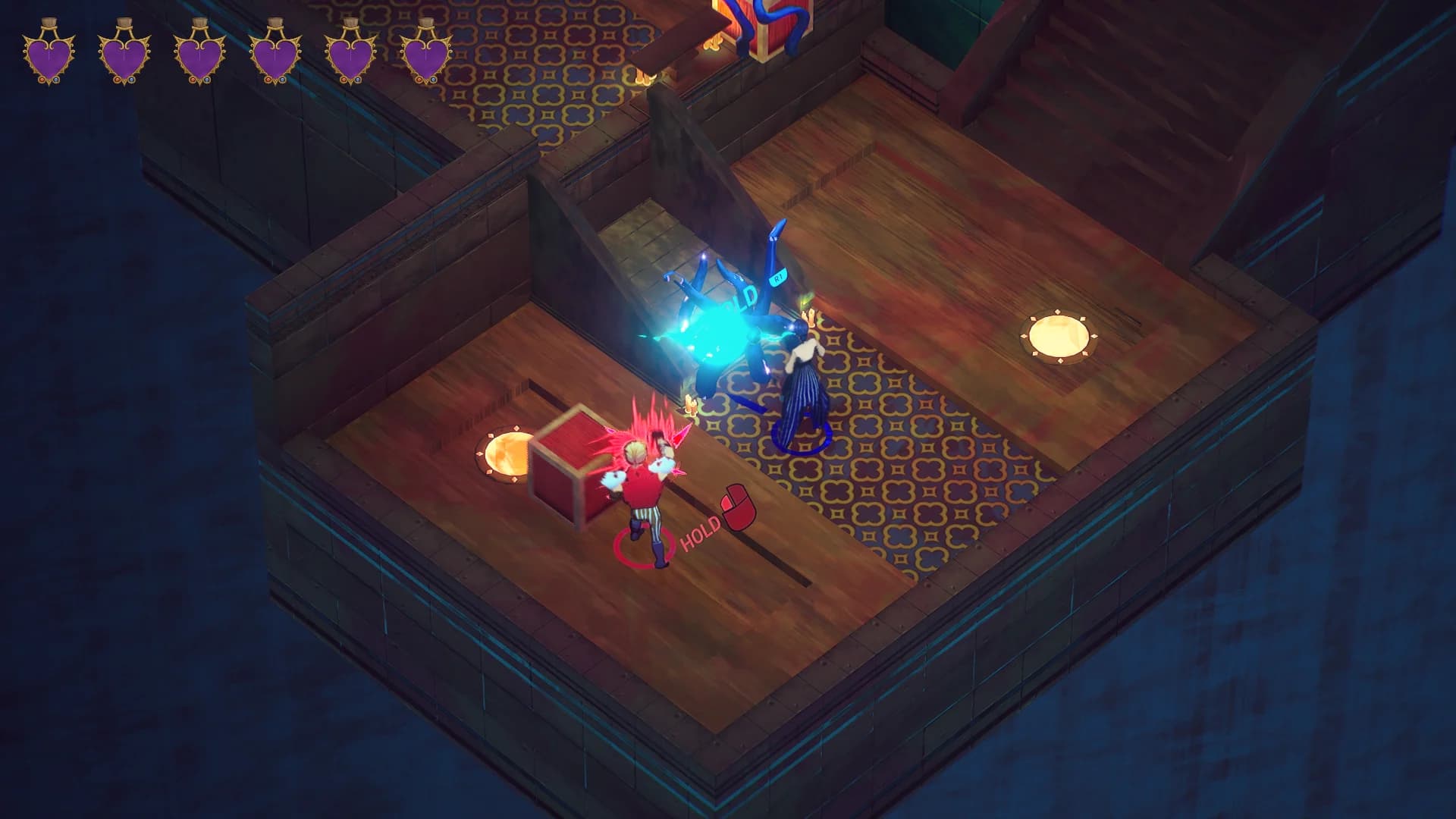
Task: Click the R1 button prompt on the enemy
Action: [x=777, y=278]
